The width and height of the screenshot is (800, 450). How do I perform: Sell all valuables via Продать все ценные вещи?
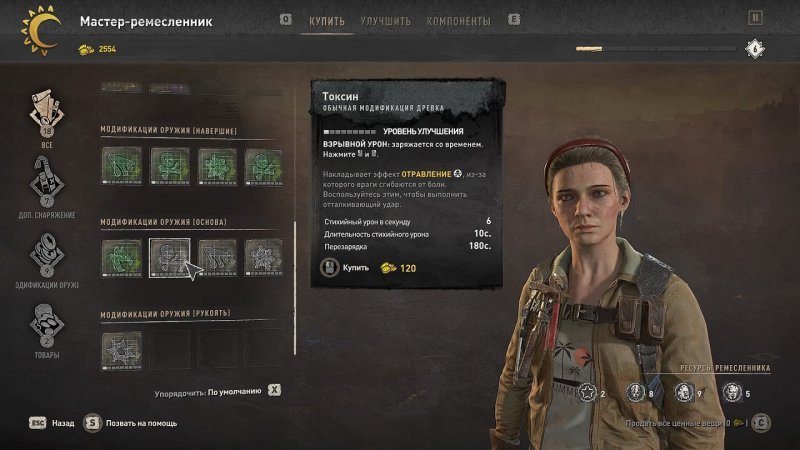click(763, 422)
